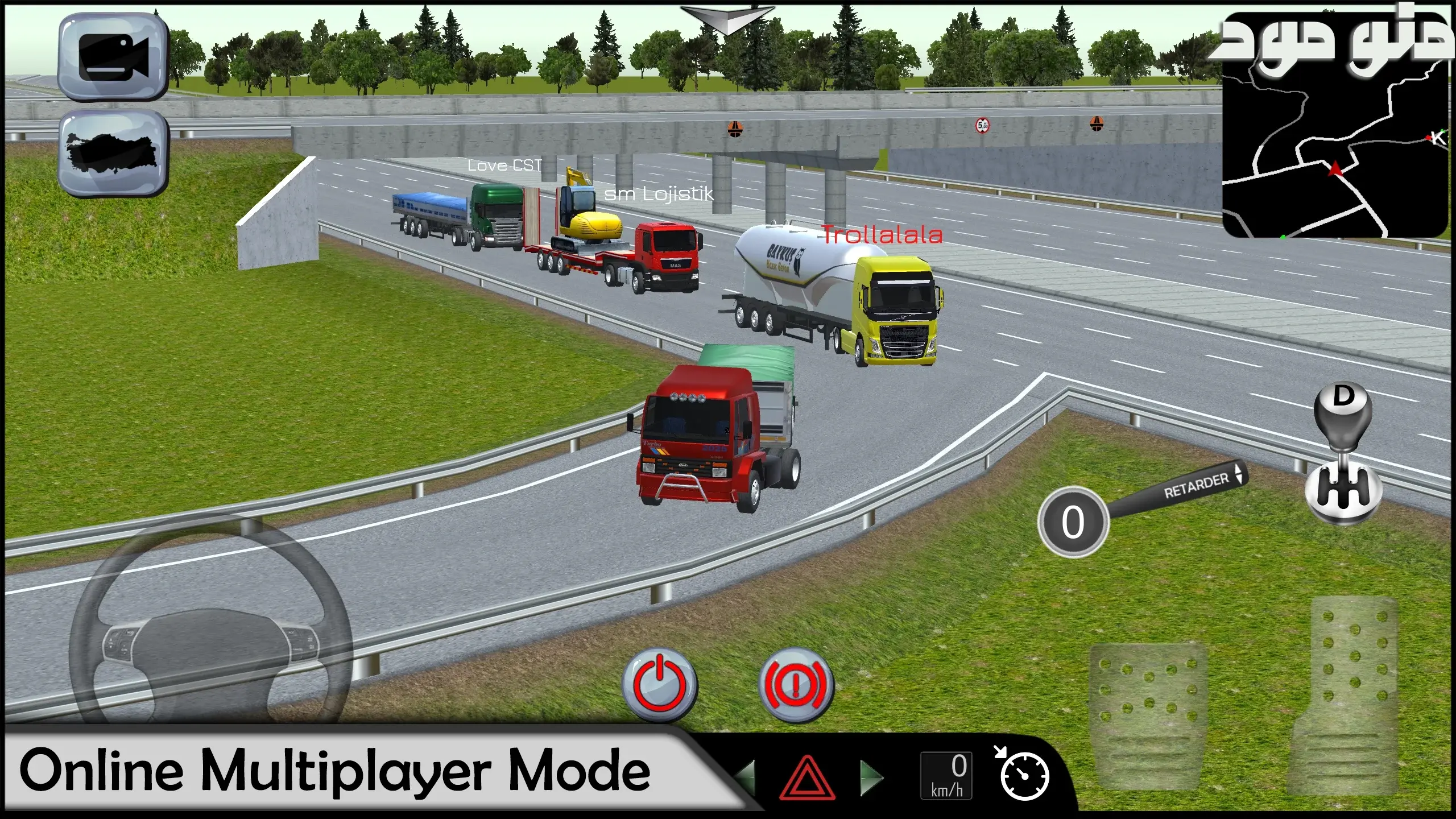Screen dimensions: 1456x819
Task: Toggle the cruise control speedometer icon
Action: click(x=1023, y=775)
